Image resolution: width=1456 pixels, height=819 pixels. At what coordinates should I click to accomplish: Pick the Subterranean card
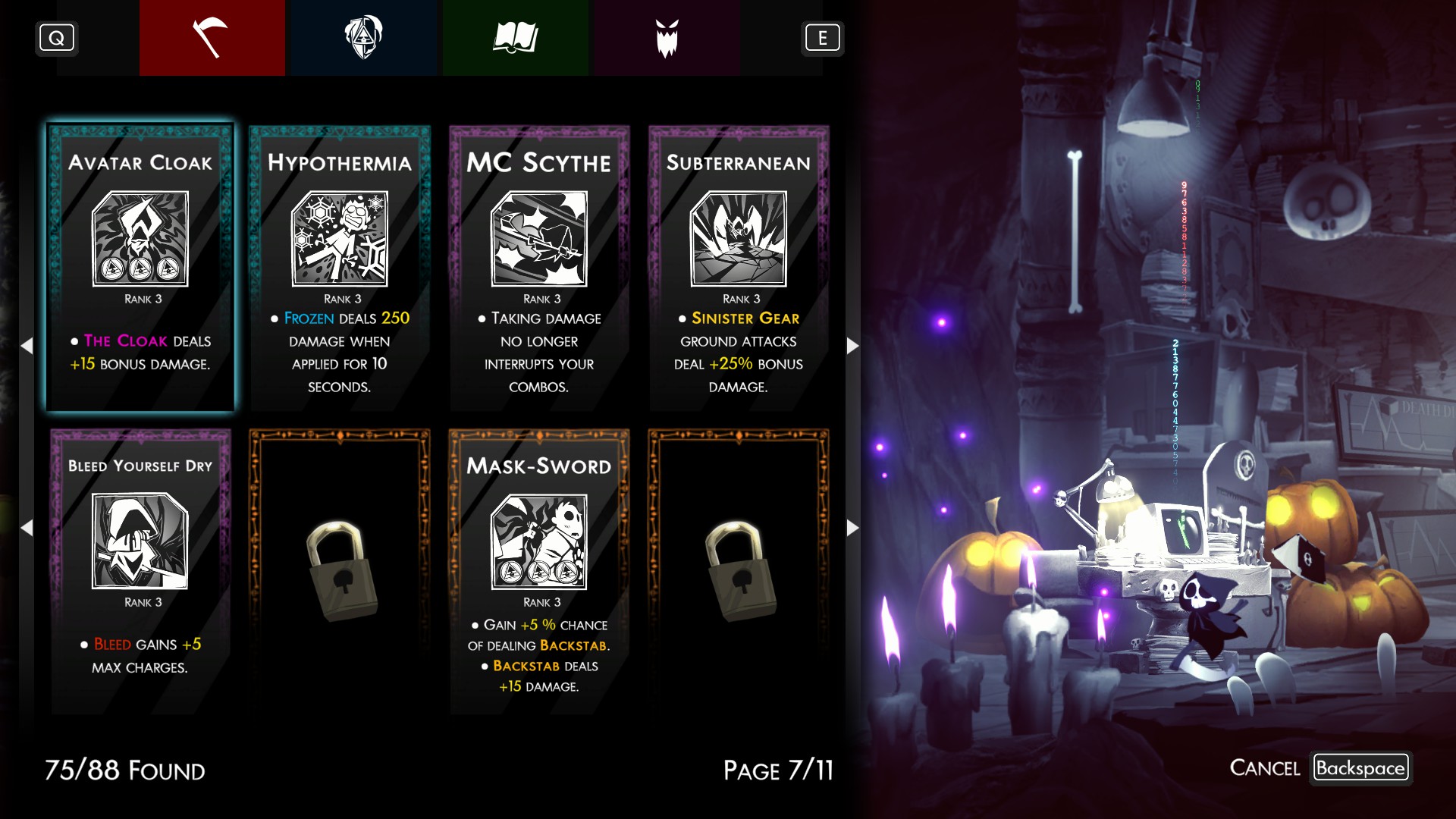(739, 268)
